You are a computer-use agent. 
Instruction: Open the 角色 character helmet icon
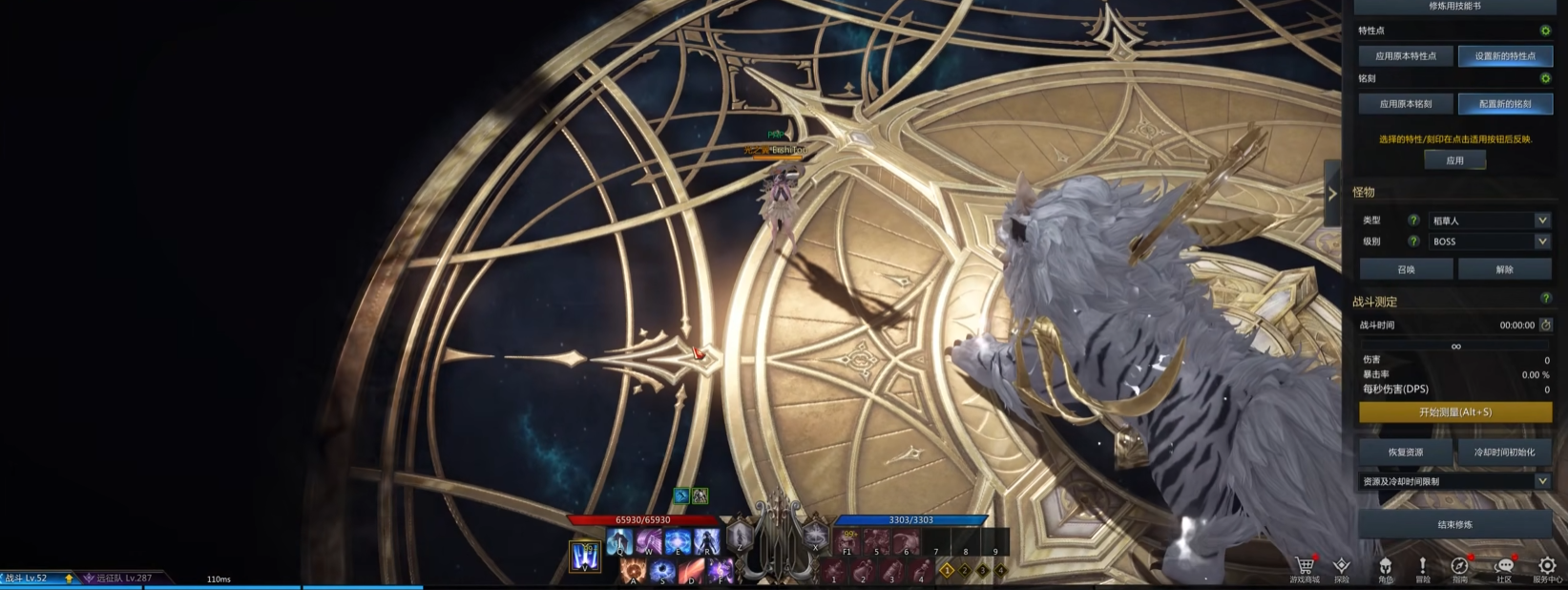(1385, 566)
